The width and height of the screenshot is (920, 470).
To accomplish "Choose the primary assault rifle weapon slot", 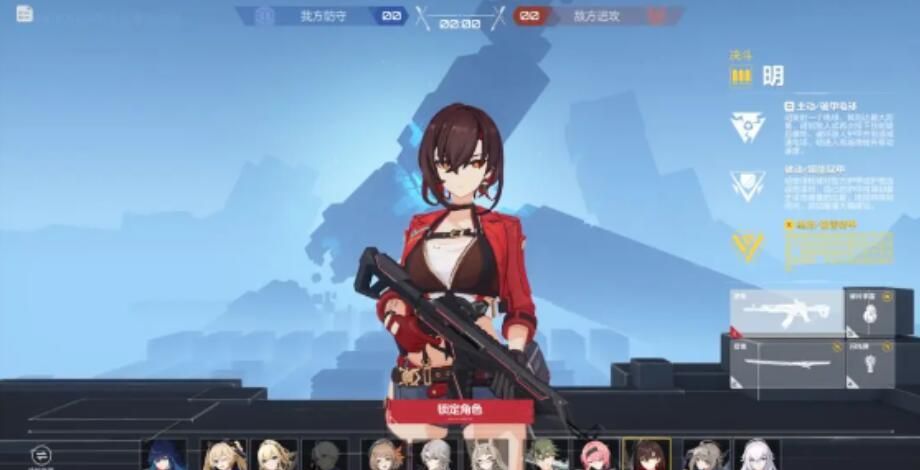I will 786,313.
